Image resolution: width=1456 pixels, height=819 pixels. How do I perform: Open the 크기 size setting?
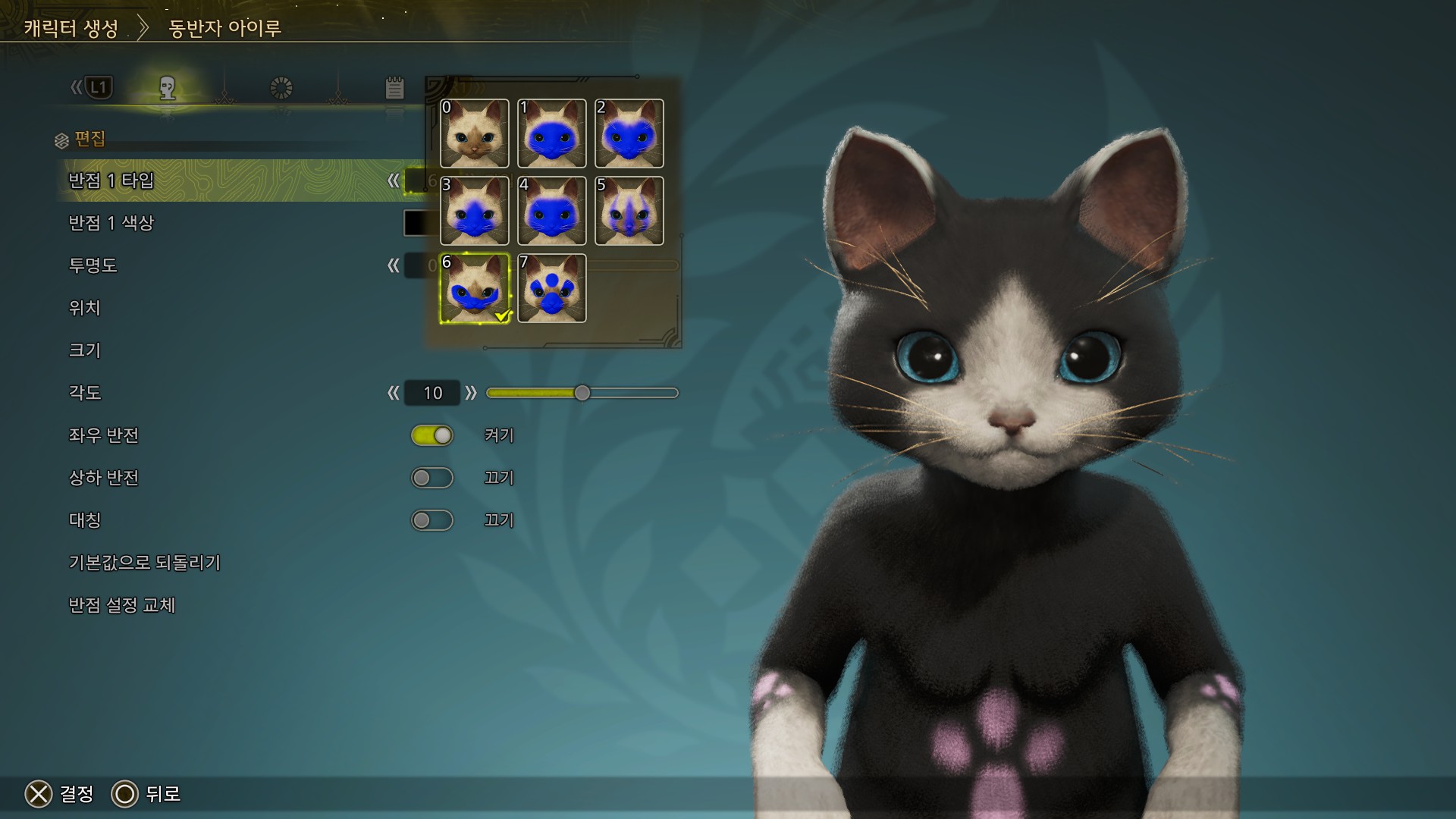[85, 350]
